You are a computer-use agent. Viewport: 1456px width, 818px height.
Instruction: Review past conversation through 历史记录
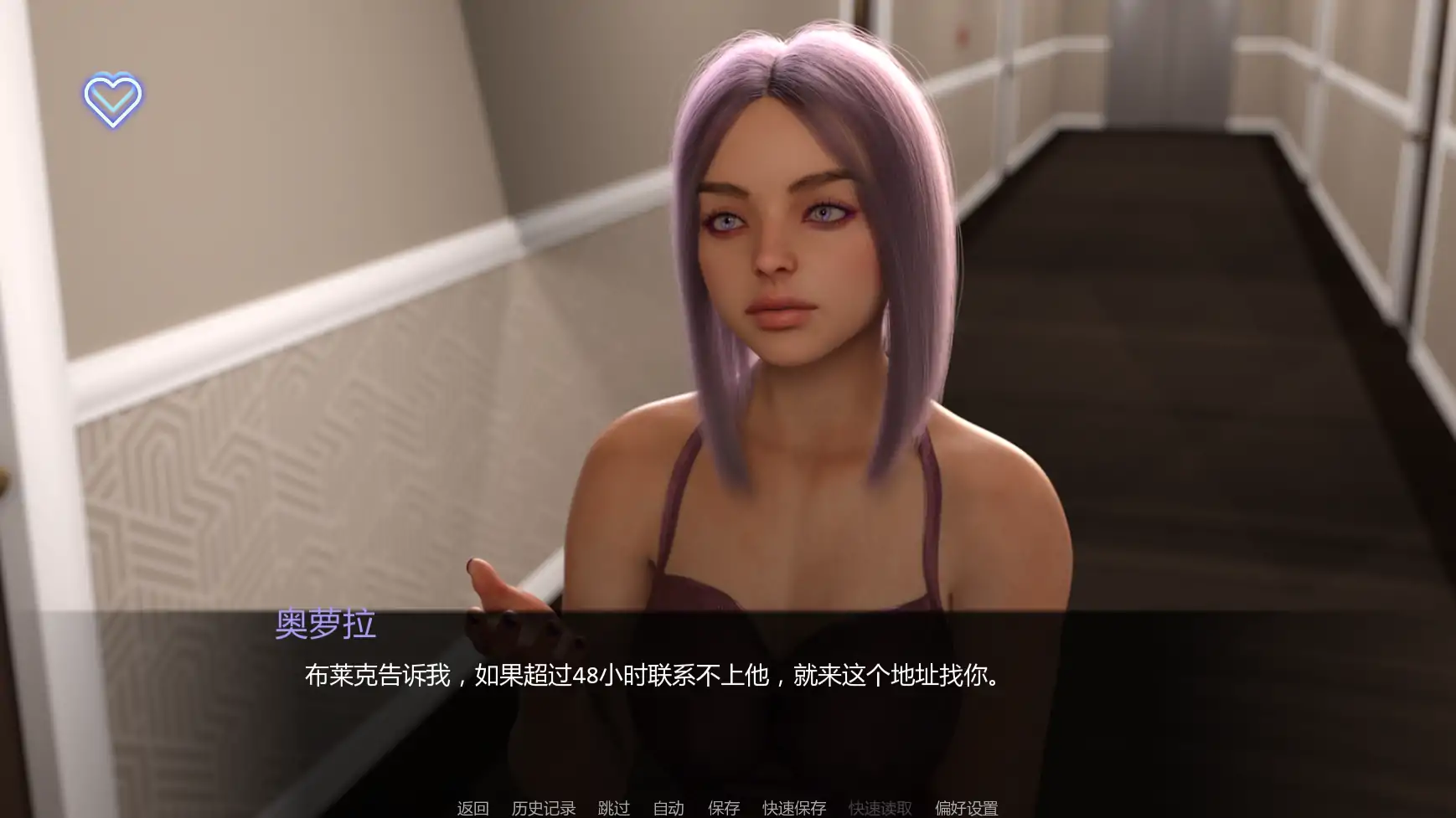pyautogui.click(x=544, y=809)
